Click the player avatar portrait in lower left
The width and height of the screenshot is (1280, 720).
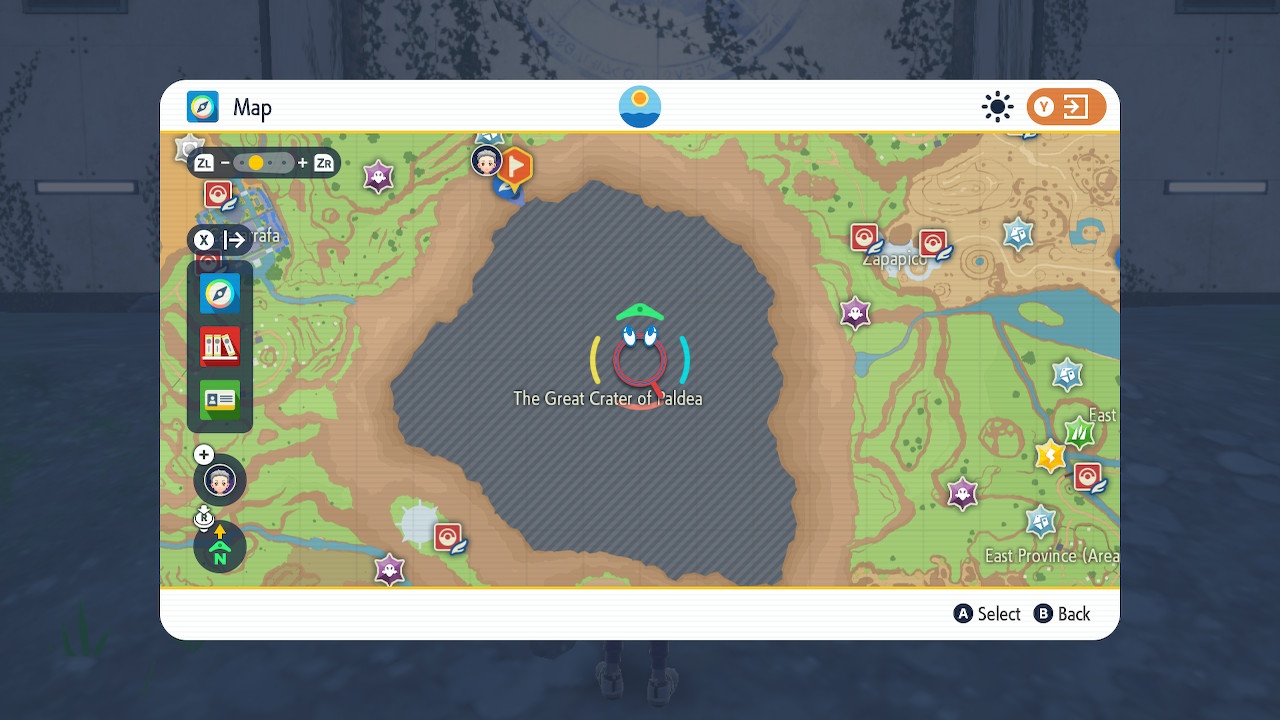coord(219,480)
